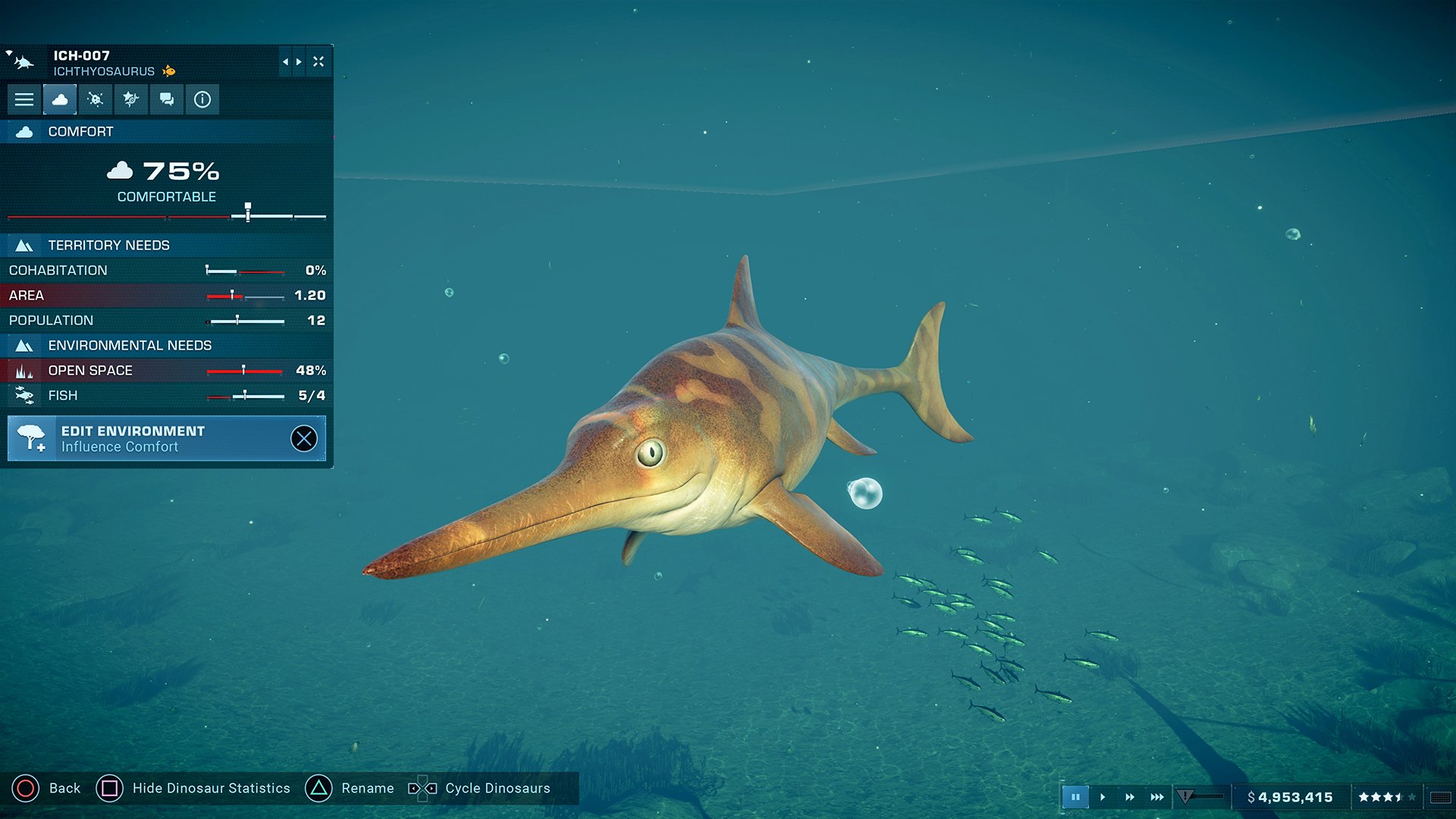Expand the panel using the fullscreen arrows icon
The height and width of the screenshot is (819, 1456).
coord(319,62)
